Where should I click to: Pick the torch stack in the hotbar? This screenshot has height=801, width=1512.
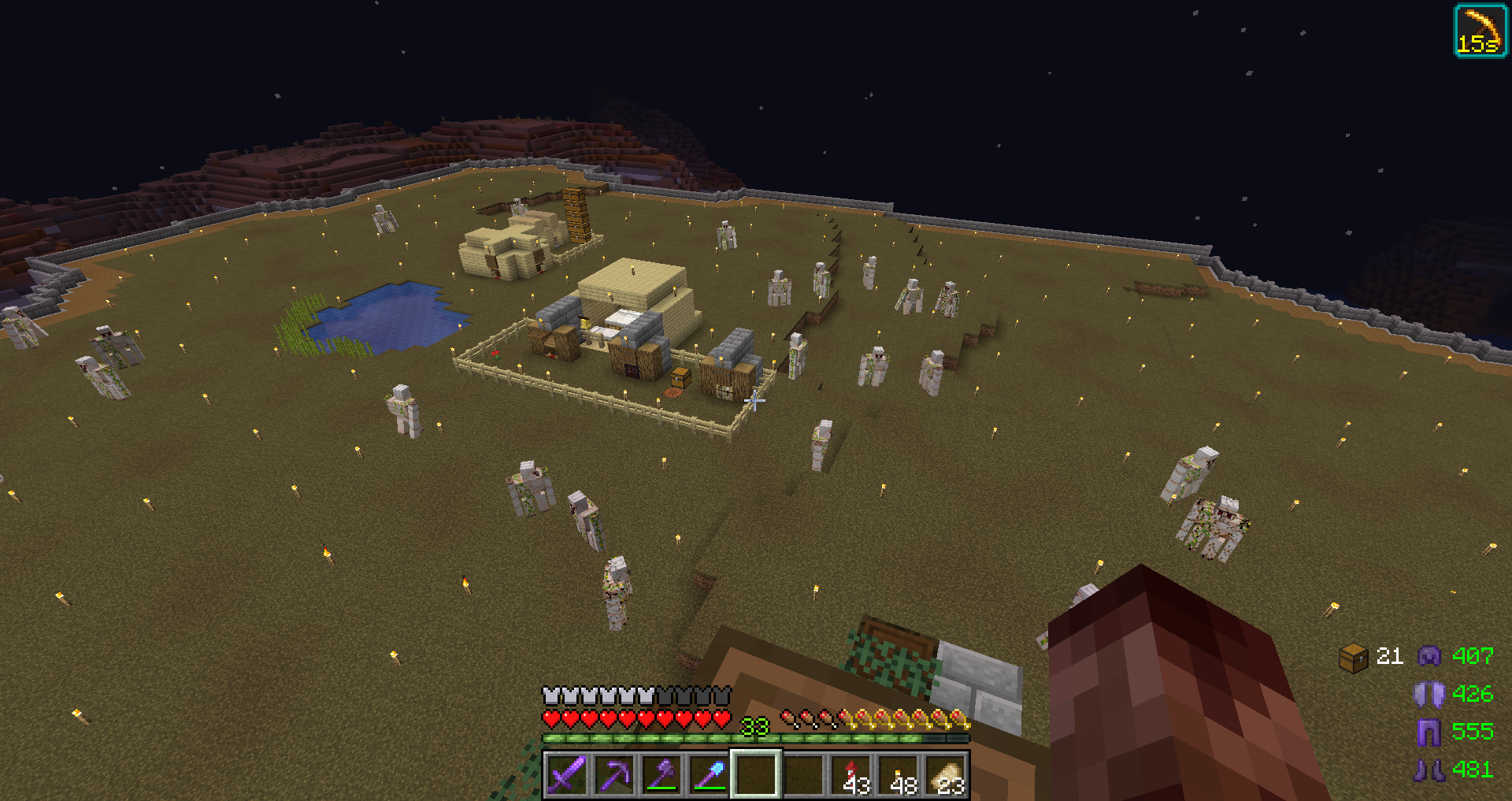[x=899, y=774]
